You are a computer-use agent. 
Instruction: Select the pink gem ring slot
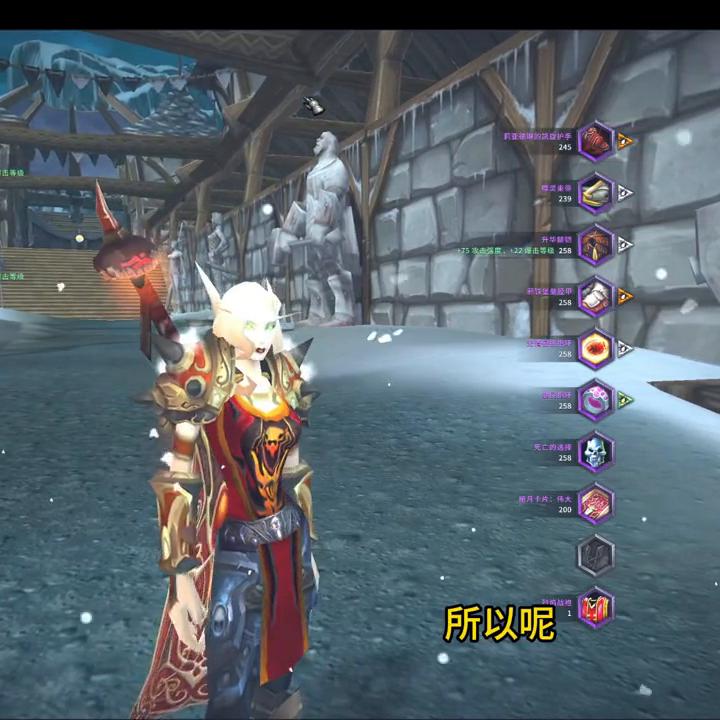point(596,400)
